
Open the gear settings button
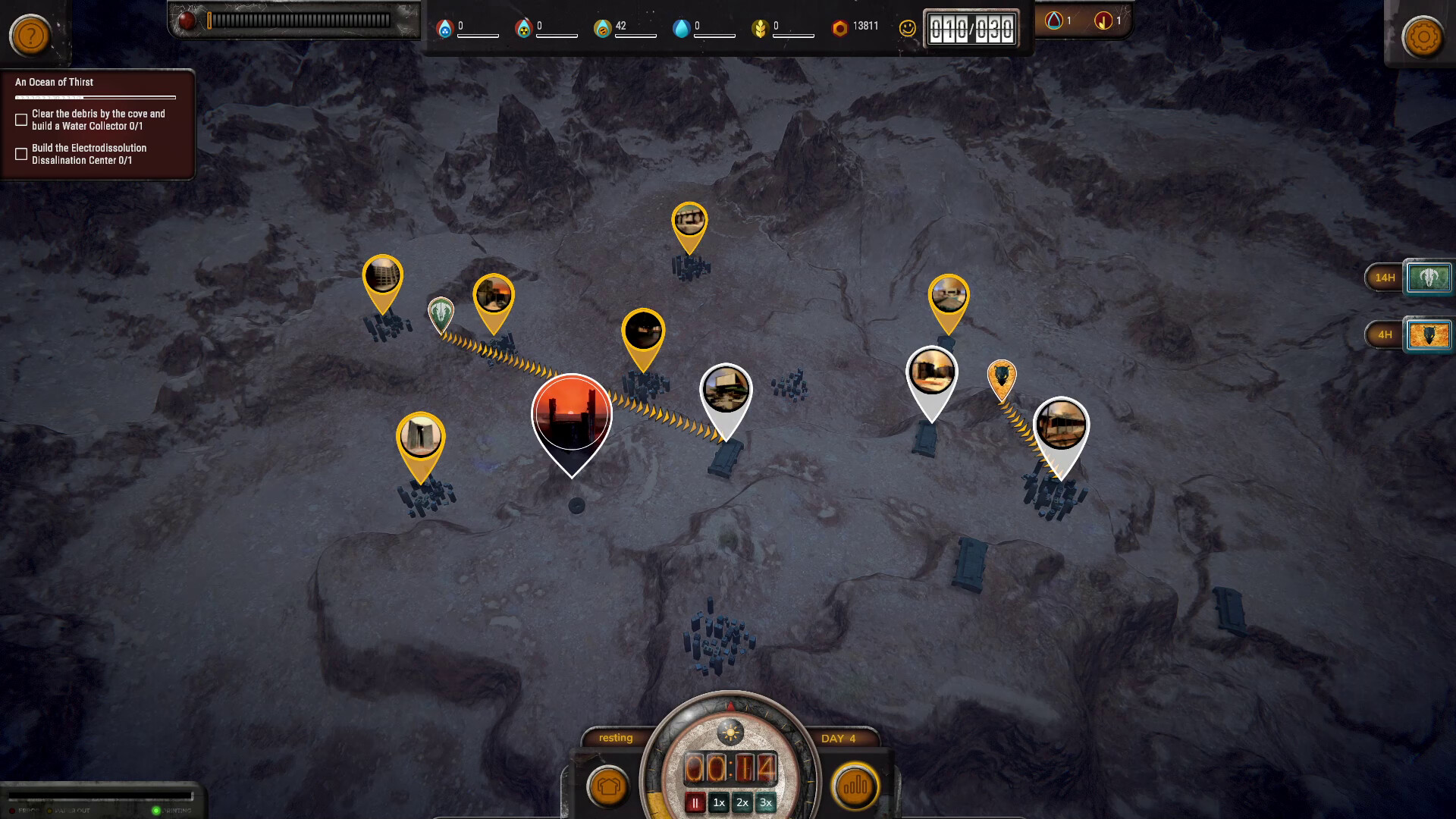tap(1423, 36)
